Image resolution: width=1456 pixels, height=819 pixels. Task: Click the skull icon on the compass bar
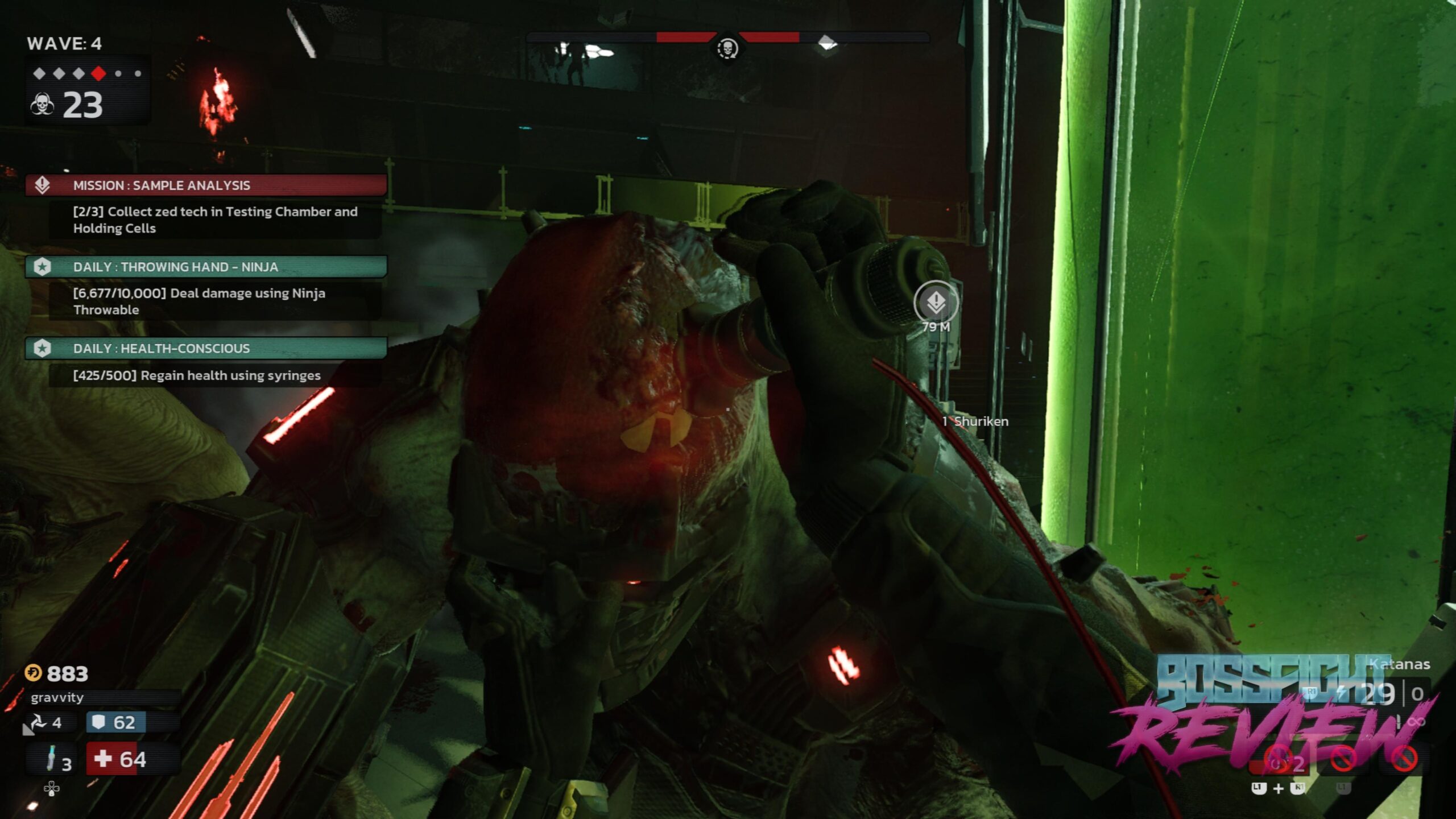click(727, 48)
